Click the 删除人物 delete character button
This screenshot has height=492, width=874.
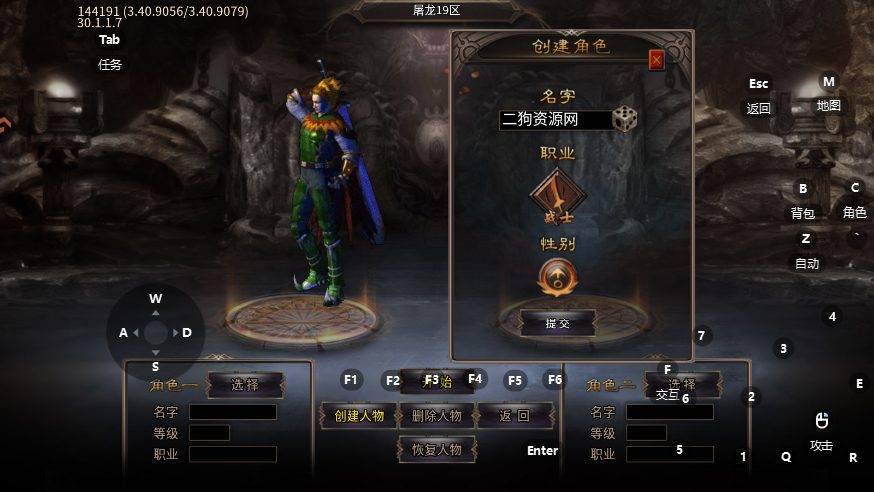(436, 416)
